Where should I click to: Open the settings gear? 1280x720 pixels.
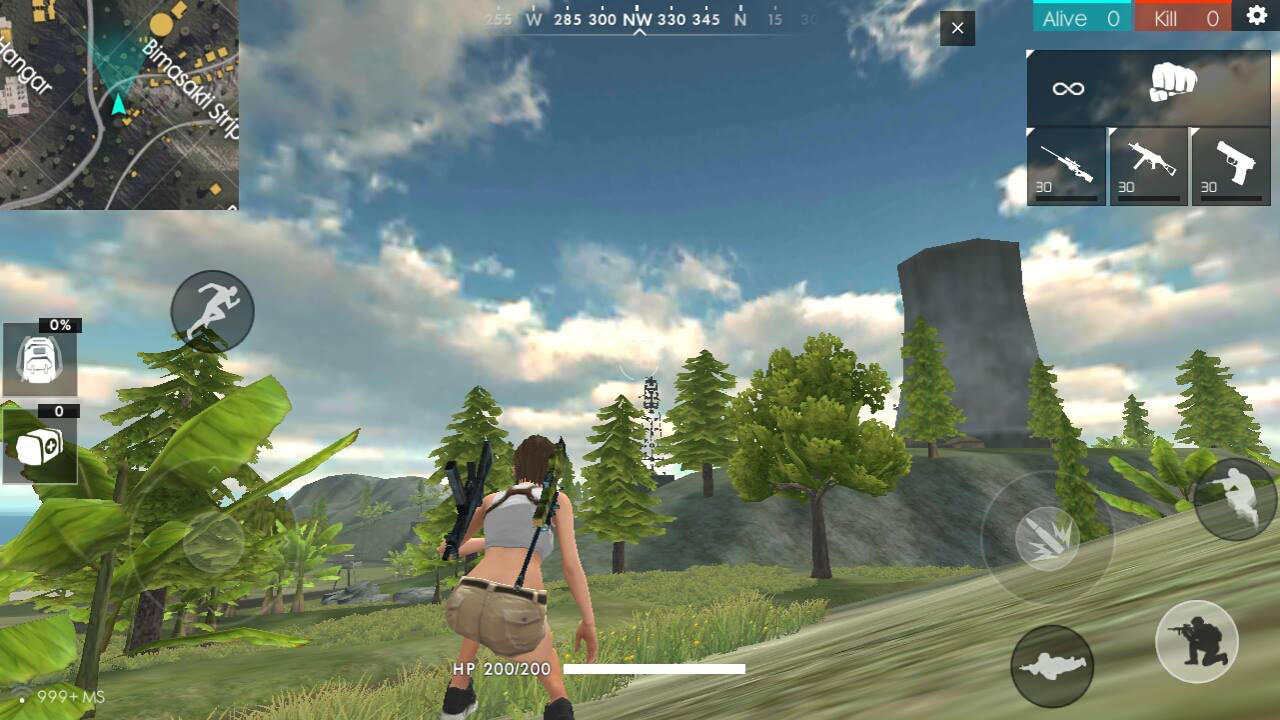[1258, 15]
